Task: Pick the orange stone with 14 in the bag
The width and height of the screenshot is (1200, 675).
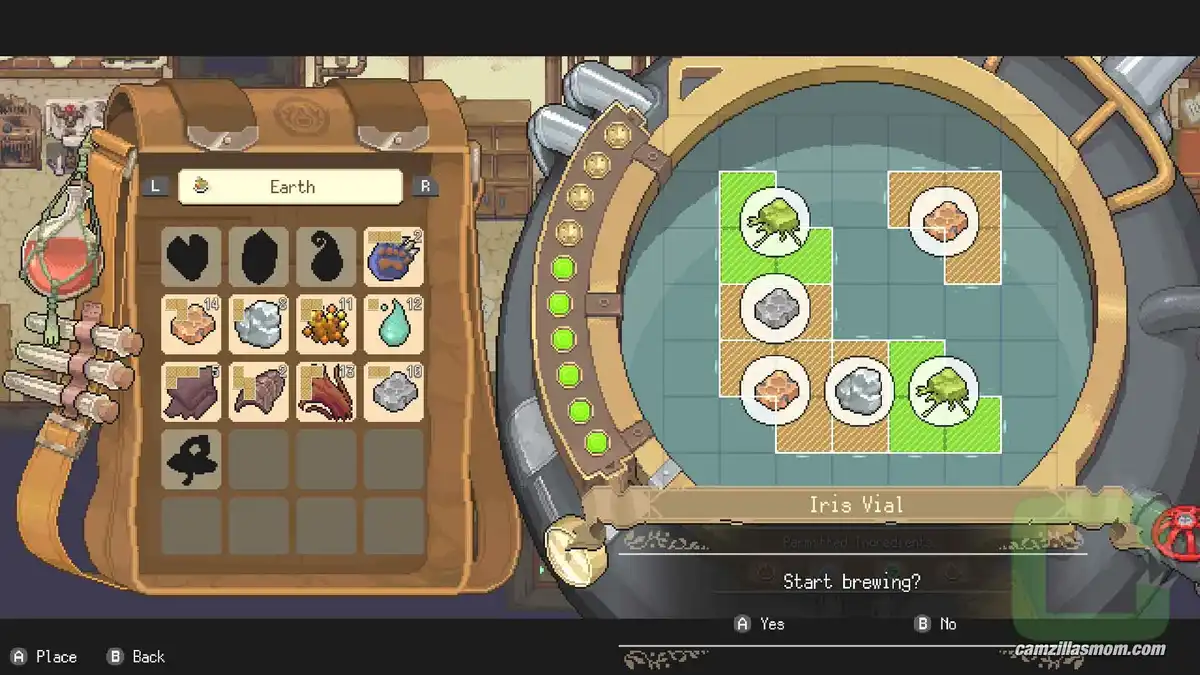Action: pyautogui.click(x=191, y=324)
